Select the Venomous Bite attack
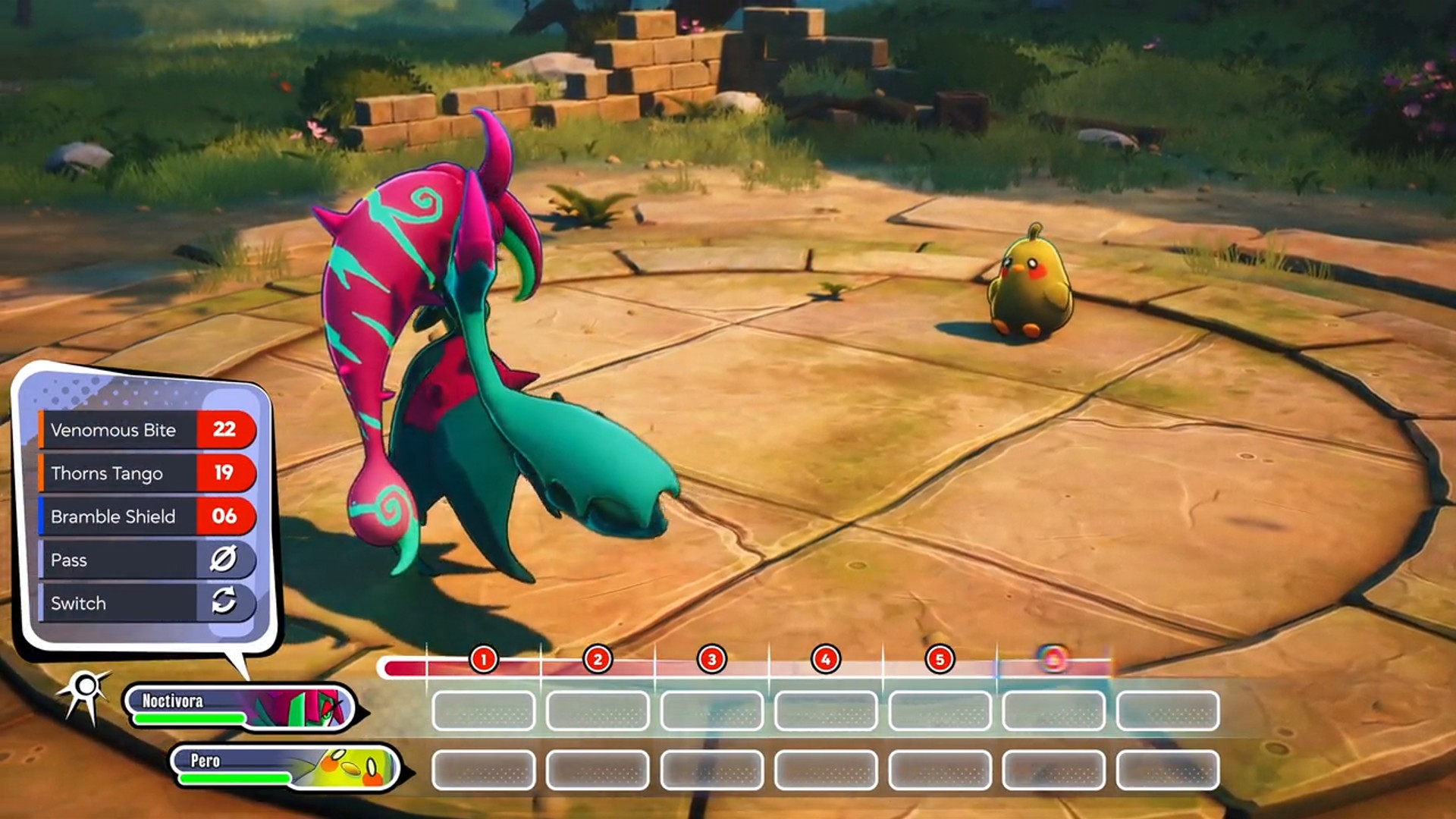Viewport: 1456px width, 819px height. (x=114, y=430)
